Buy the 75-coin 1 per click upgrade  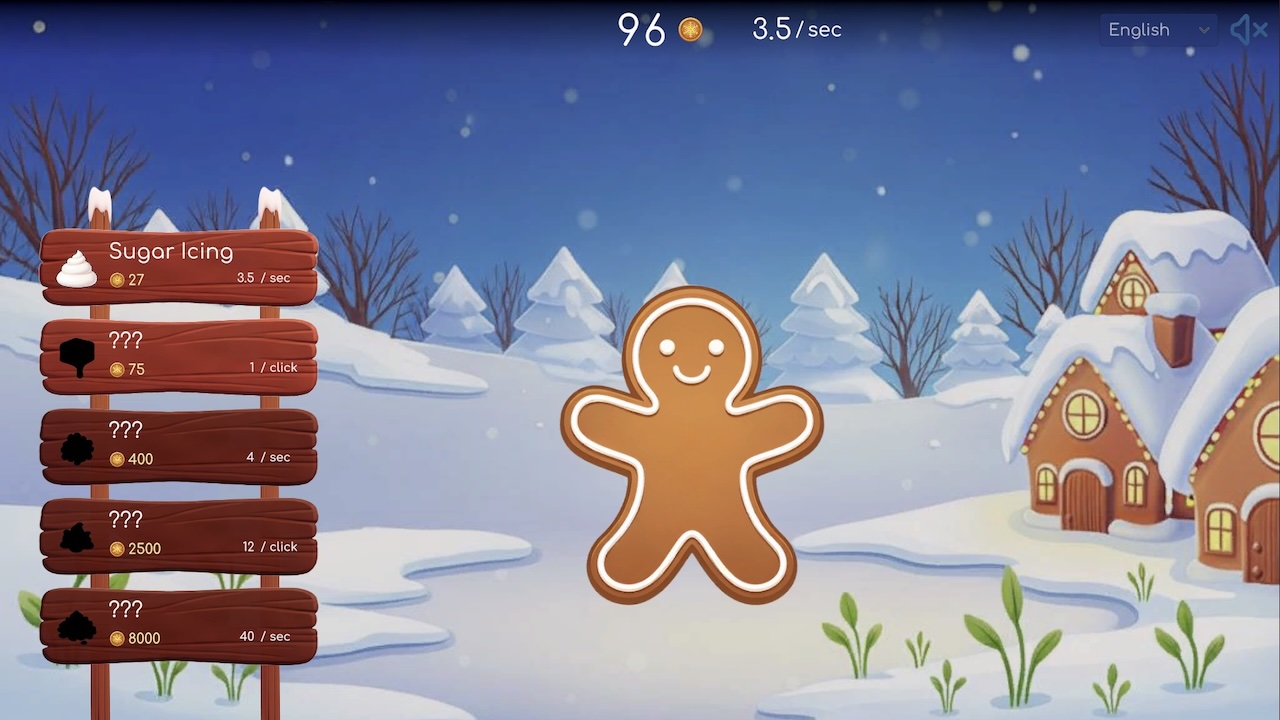180,354
